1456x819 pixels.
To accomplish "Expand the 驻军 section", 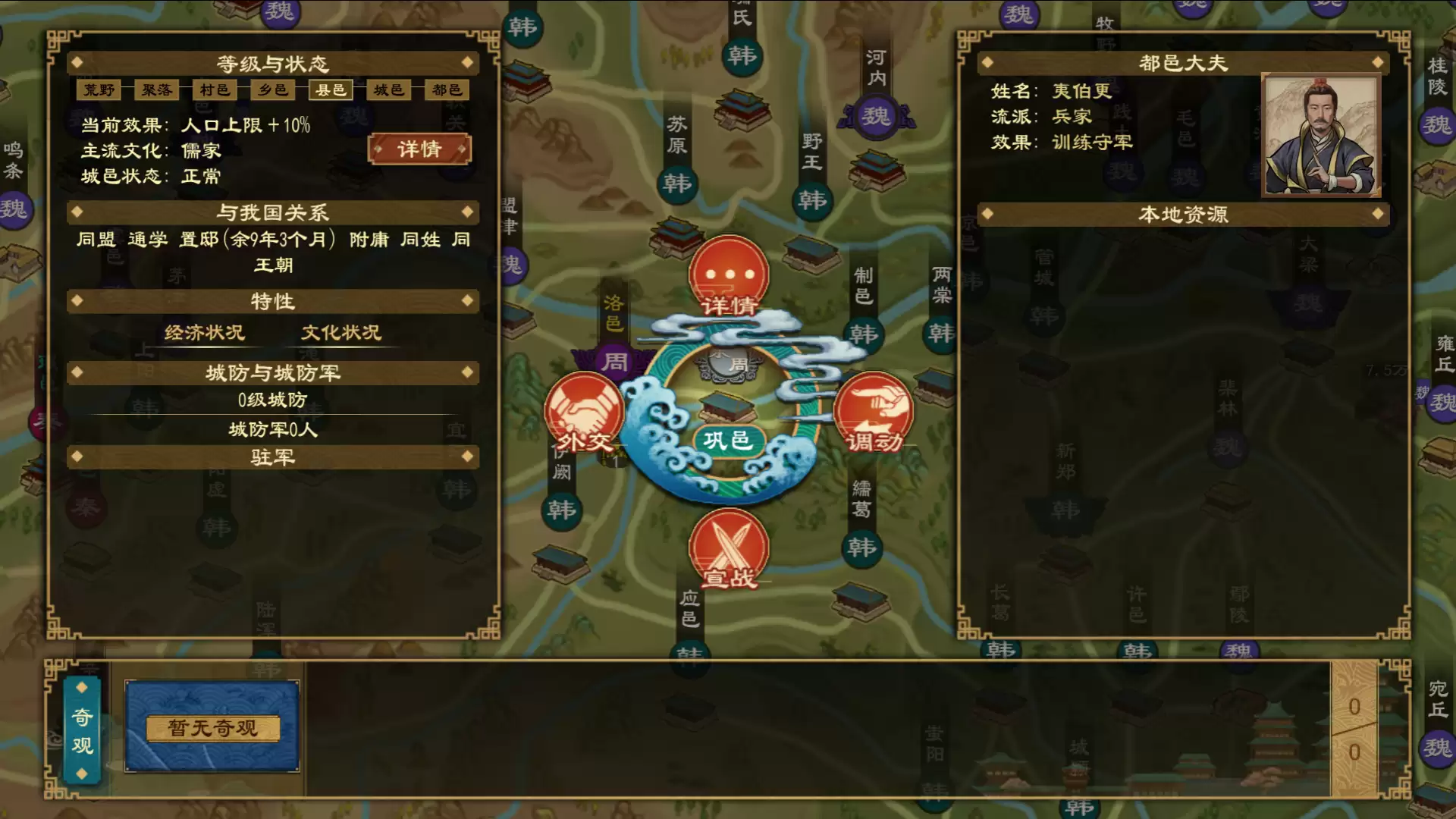I will click(271, 457).
